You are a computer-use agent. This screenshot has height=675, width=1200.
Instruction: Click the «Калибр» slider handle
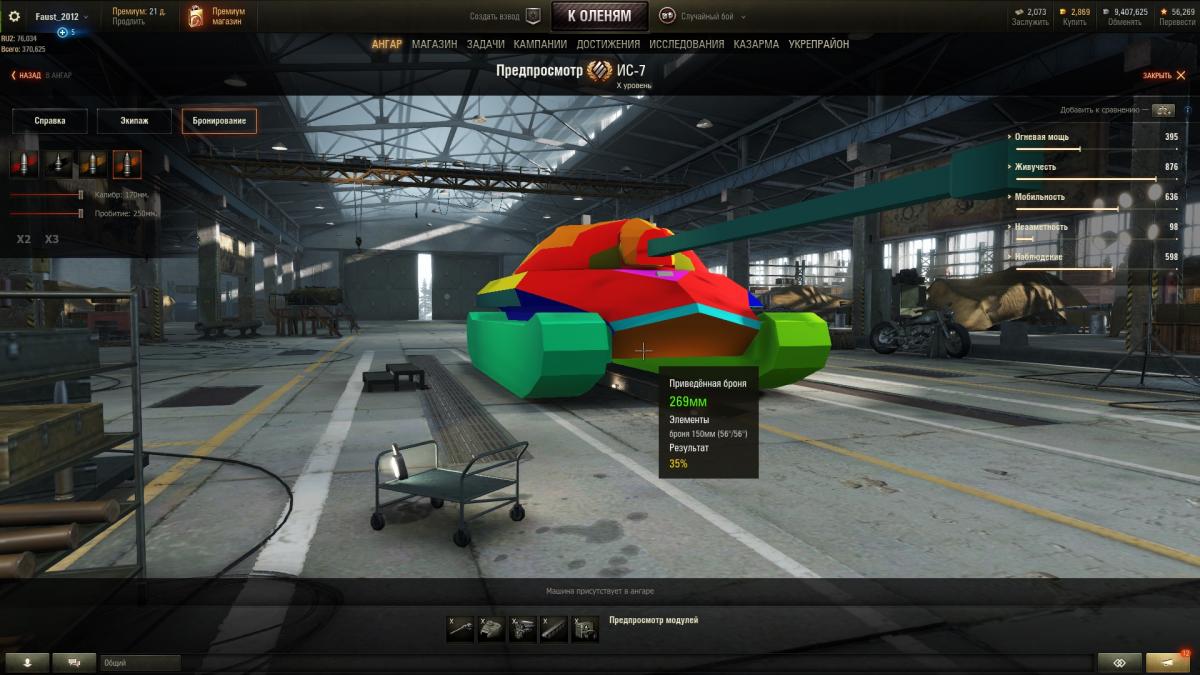tap(81, 194)
